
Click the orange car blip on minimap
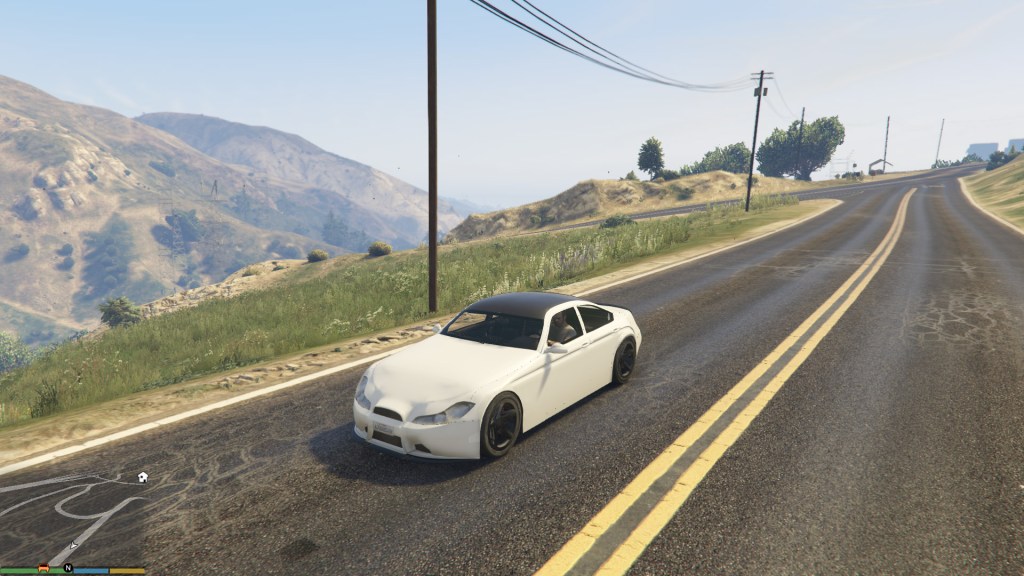(x=43, y=568)
